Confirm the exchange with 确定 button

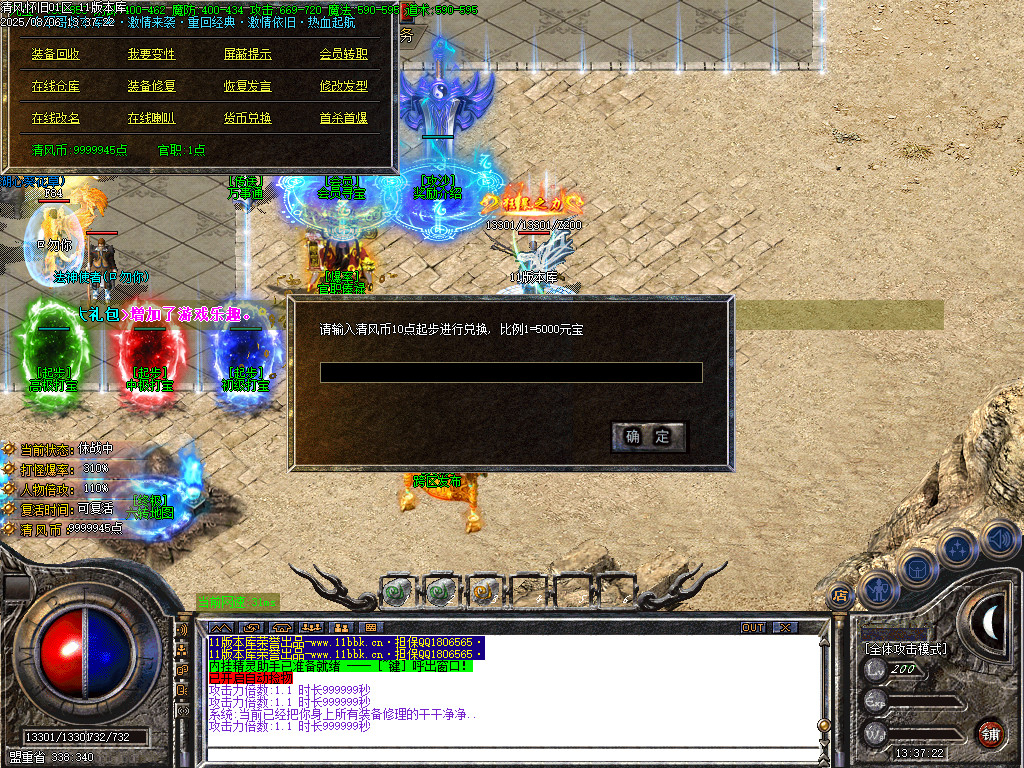tap(648, 437)
